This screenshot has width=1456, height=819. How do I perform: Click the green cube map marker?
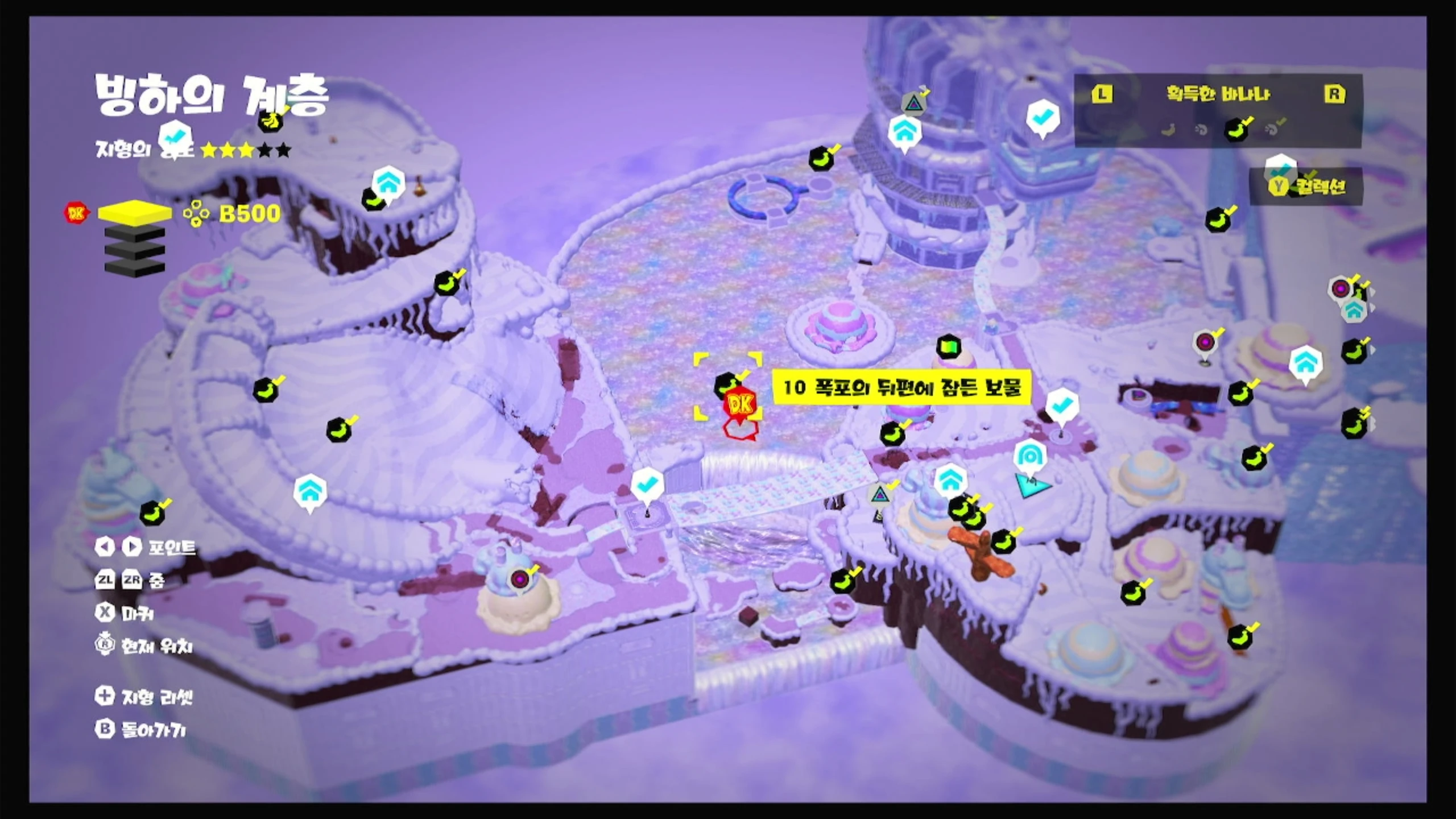coord(948,346)
